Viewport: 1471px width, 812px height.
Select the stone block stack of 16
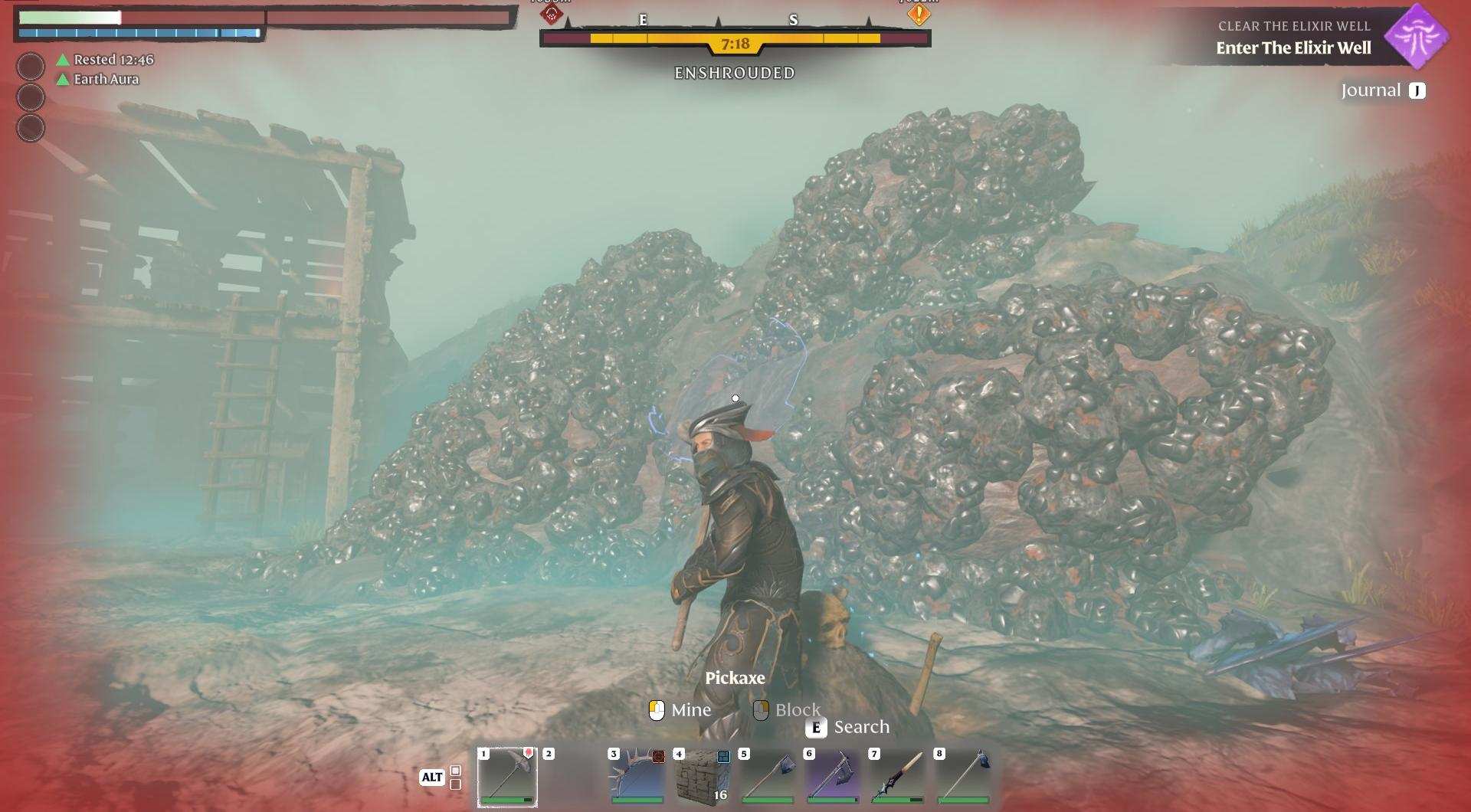pos(703,776)
